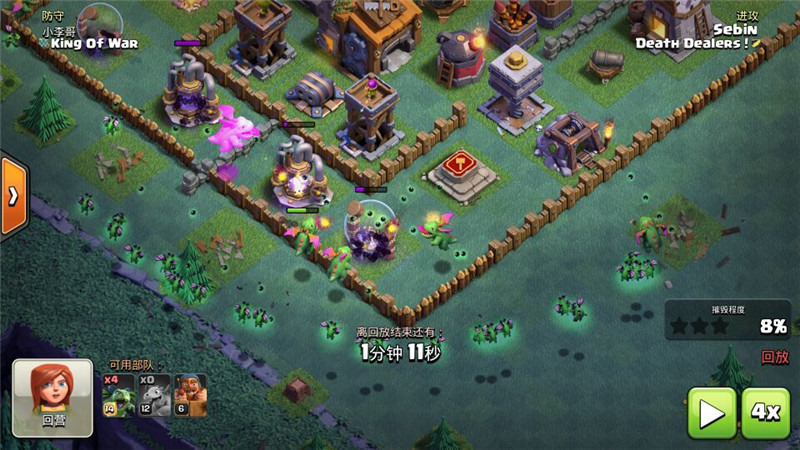Viewport: 800px width, 450px height.
Task: Select the greyed-out Baby Dragon troop slot
Action: [x=154, y=396]
